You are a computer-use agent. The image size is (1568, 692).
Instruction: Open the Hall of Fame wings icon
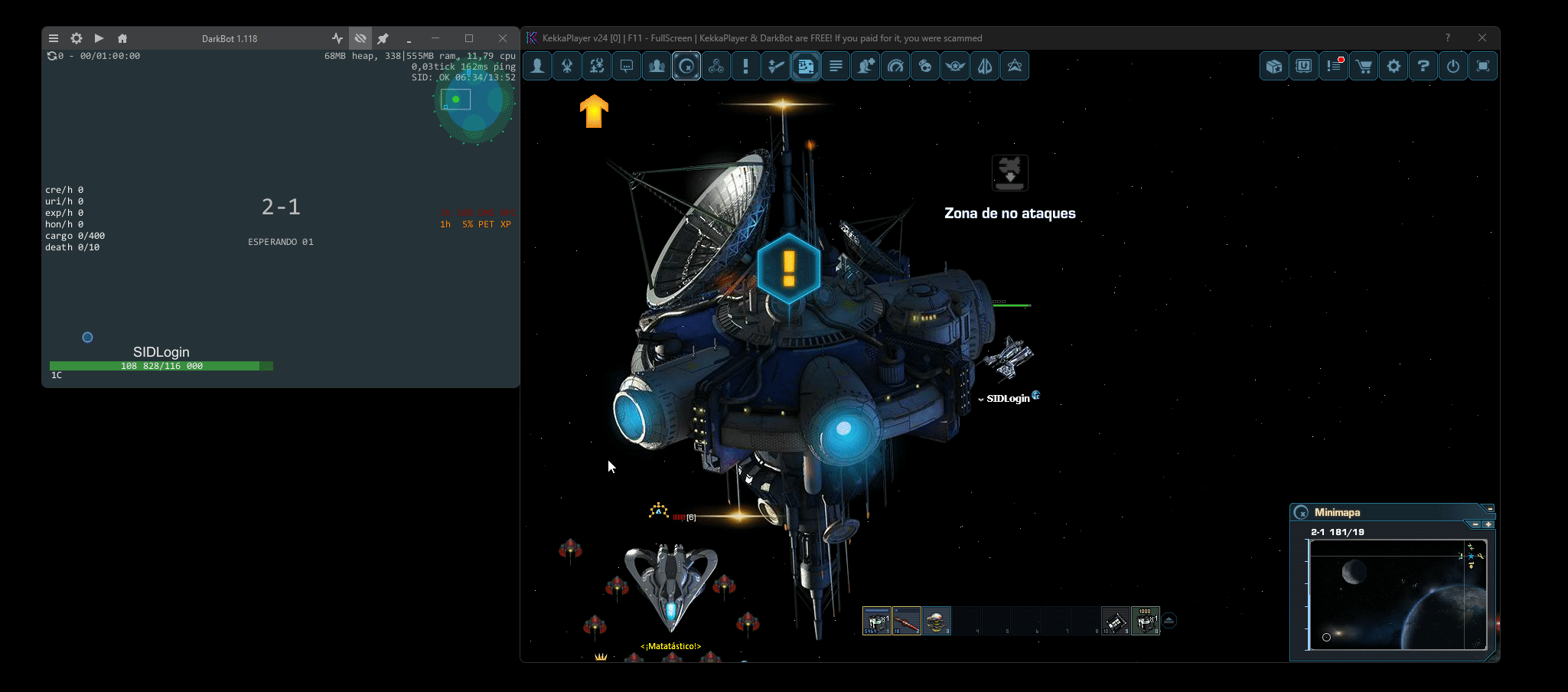(x=954, y=66)
